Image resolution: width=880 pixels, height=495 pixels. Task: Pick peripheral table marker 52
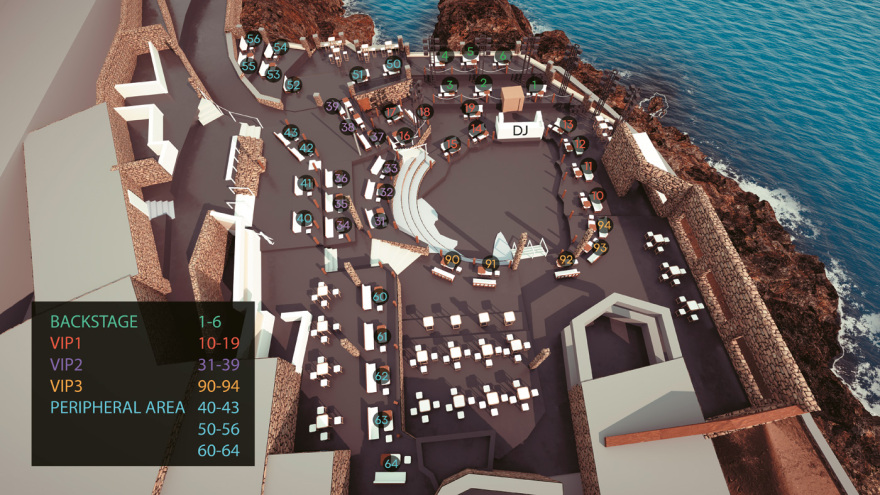[x=293, y=85]
